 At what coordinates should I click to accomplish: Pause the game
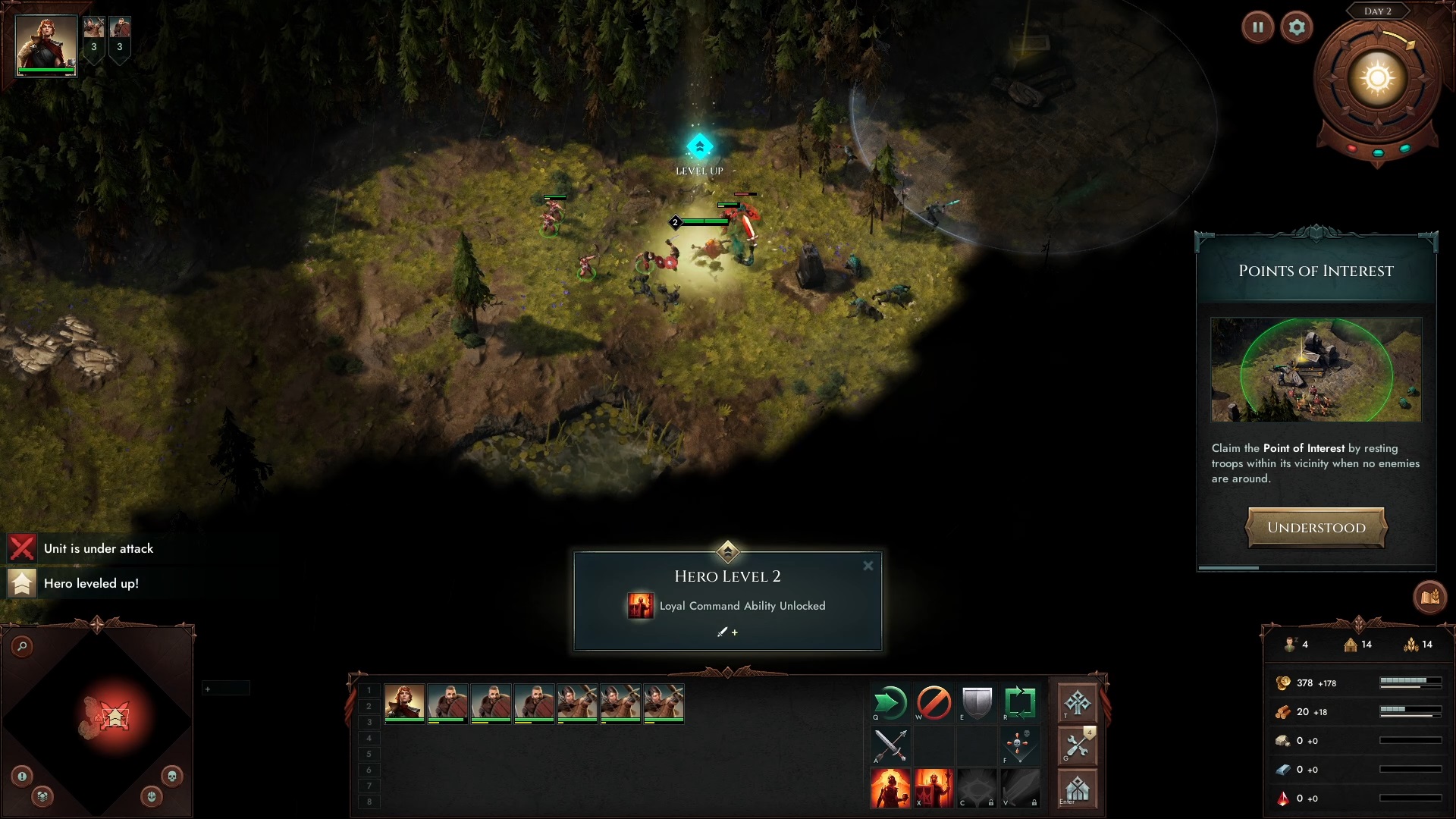tap(1257, 28)
